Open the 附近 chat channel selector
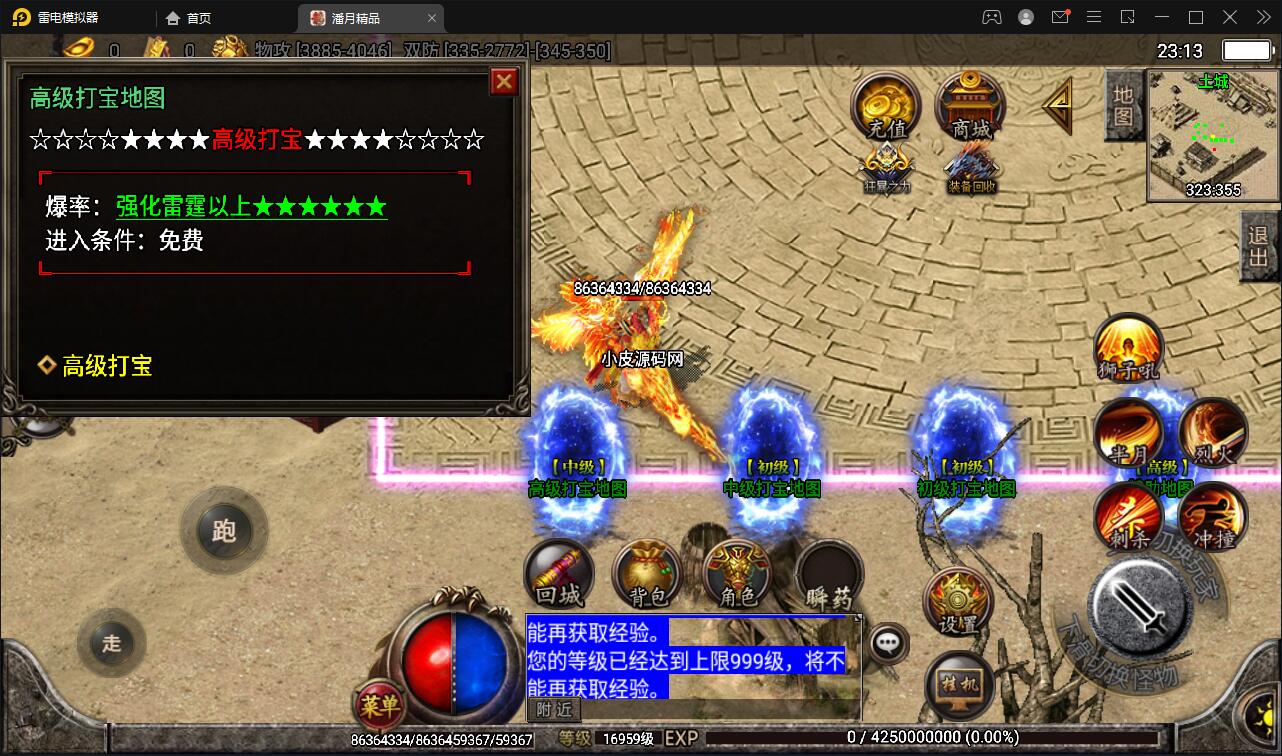1282x756 pixels. click(552, 710)
